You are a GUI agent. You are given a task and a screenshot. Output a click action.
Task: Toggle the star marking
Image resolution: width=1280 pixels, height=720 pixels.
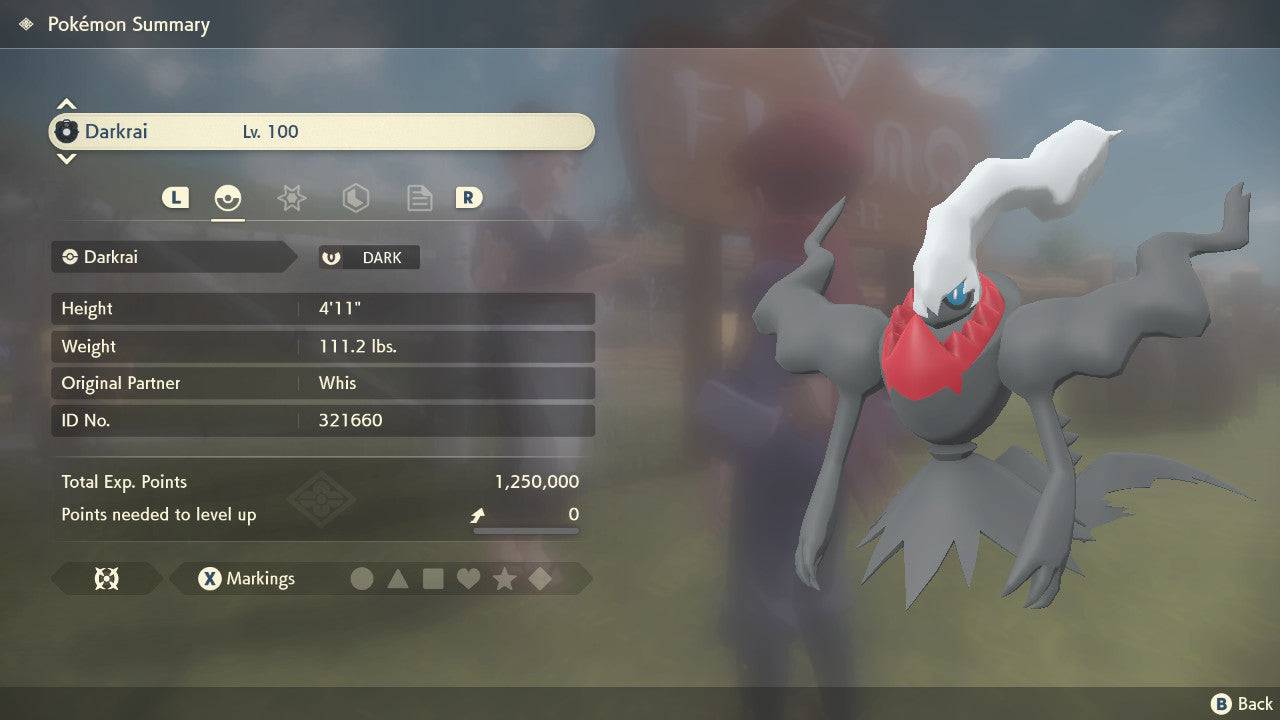(x=504, y=578)
